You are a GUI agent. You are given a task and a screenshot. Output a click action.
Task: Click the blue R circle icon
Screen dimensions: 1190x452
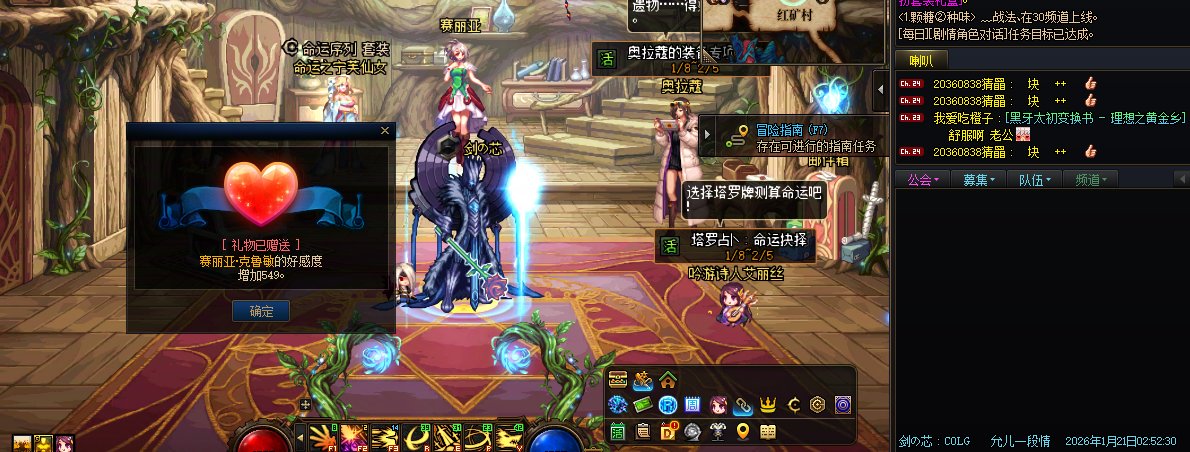tap(667, 405)
